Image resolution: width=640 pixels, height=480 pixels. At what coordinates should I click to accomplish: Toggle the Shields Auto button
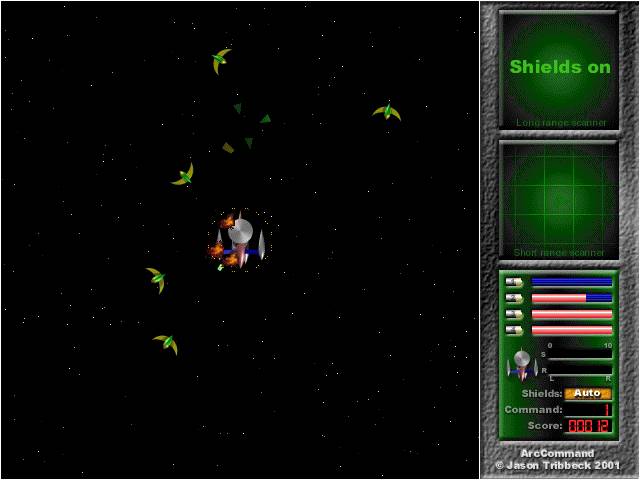tap(587, 393)
